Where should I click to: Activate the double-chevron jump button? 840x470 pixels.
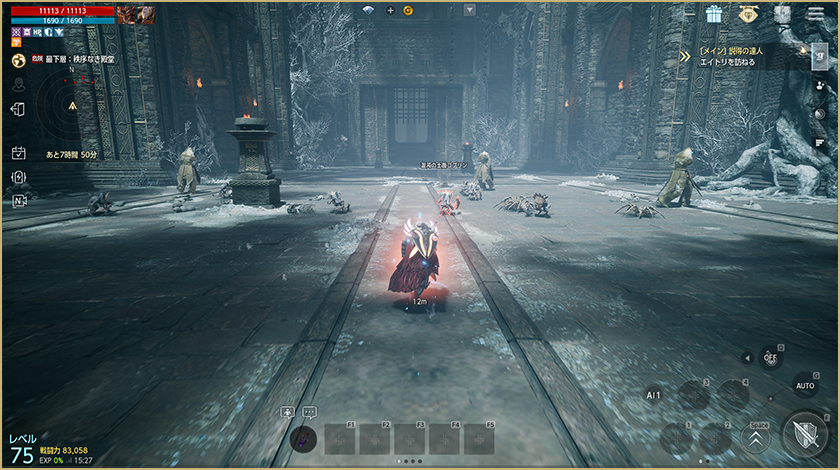point(755,436)
